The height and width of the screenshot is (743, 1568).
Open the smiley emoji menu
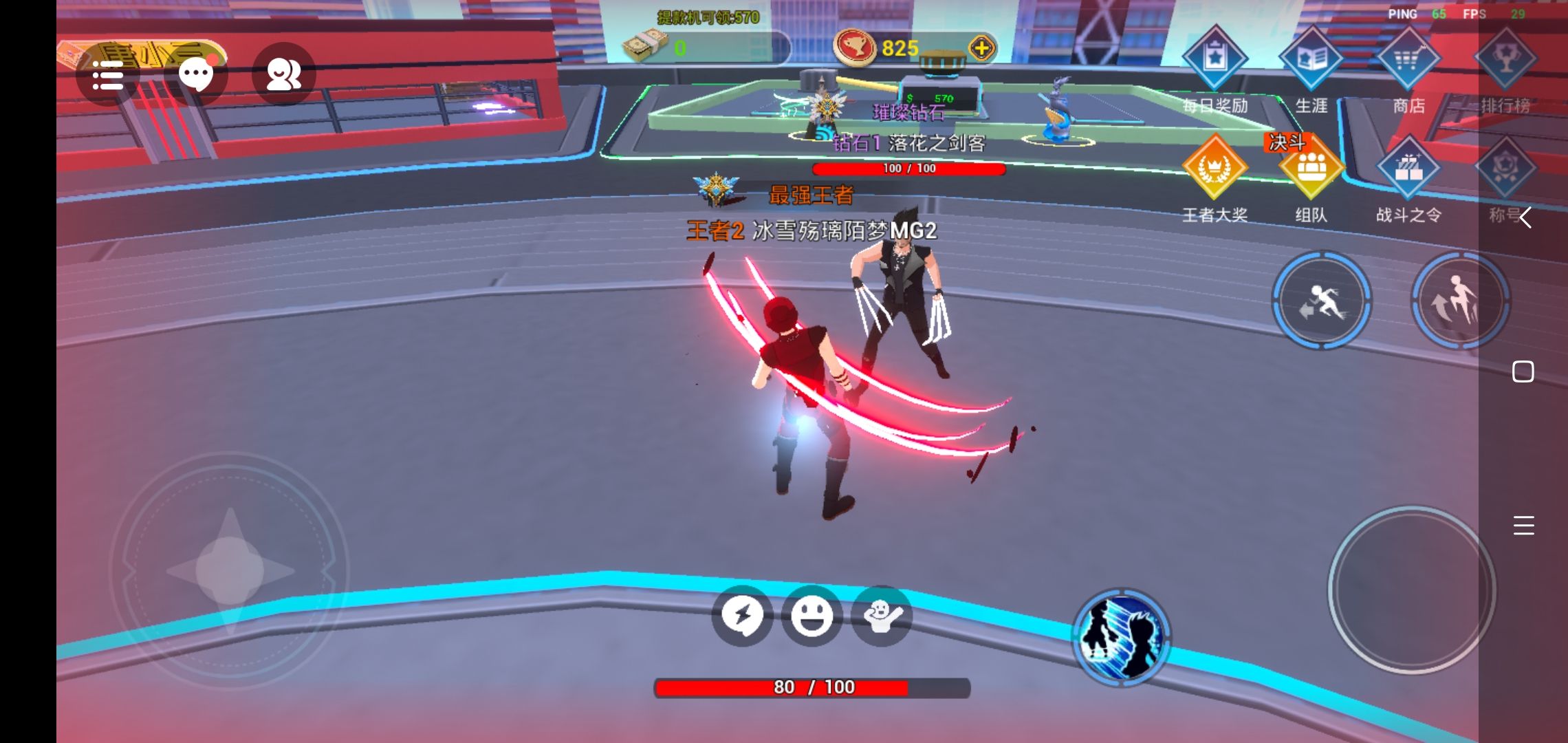tap(812, 616)
